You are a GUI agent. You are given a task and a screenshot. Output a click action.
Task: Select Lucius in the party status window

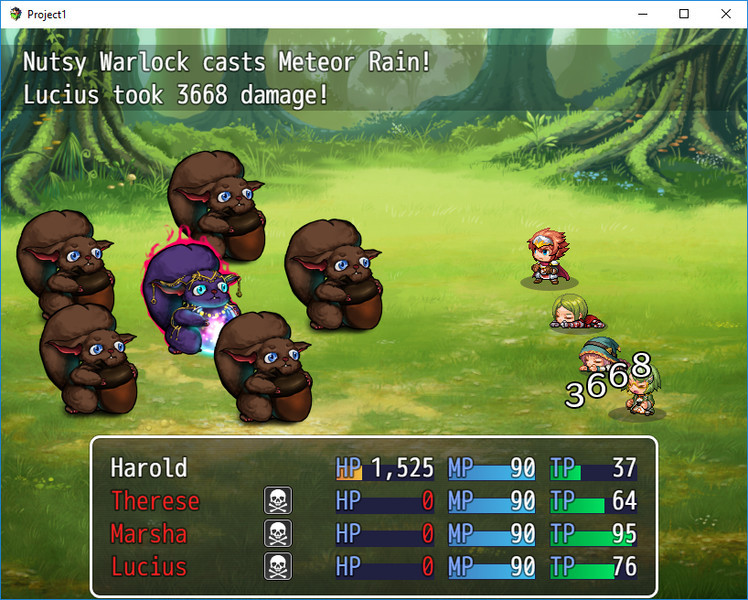149,567
